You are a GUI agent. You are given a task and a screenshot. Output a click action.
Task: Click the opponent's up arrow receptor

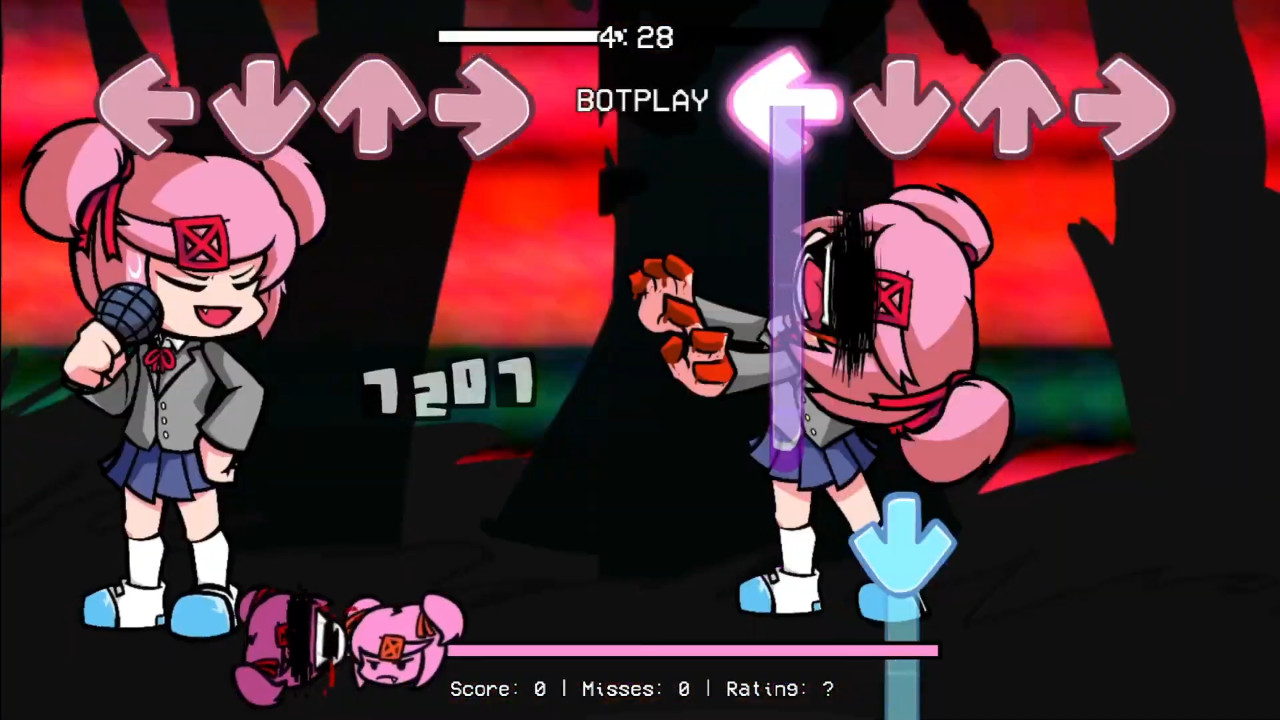[x=375, y=105]
